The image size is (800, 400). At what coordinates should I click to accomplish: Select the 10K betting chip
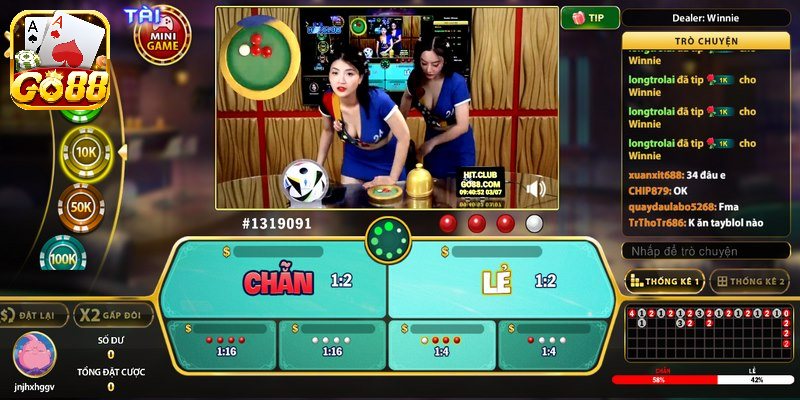(x=86, y=151)
